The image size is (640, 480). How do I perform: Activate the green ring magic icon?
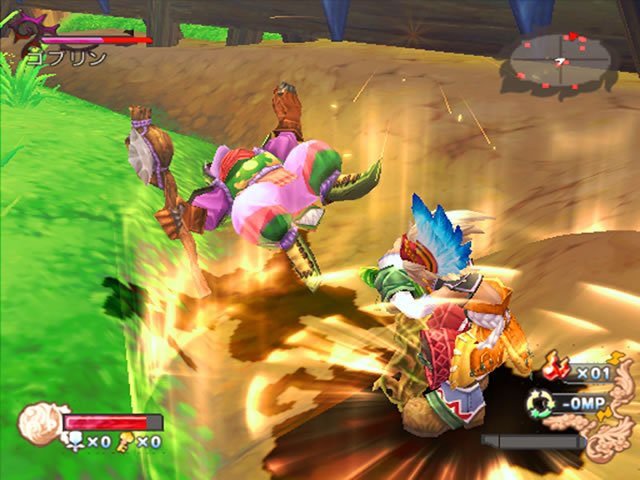click(540, 403)
